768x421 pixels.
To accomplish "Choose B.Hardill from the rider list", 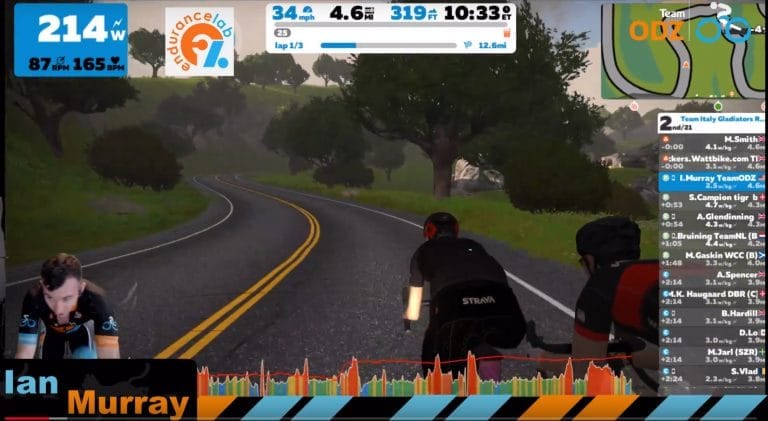I will [x=712, y=316].
